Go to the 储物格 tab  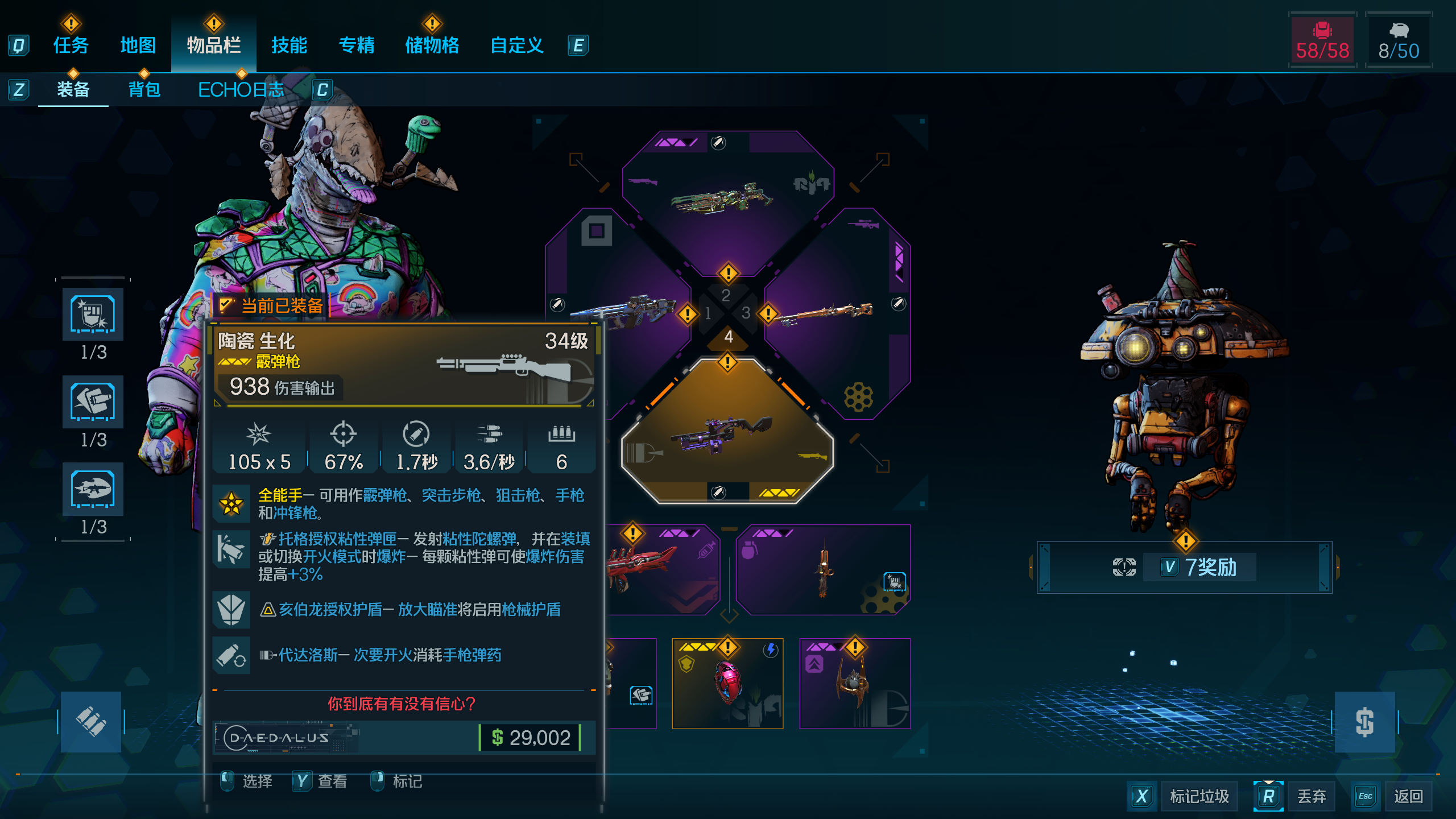[x=432, y=45]
